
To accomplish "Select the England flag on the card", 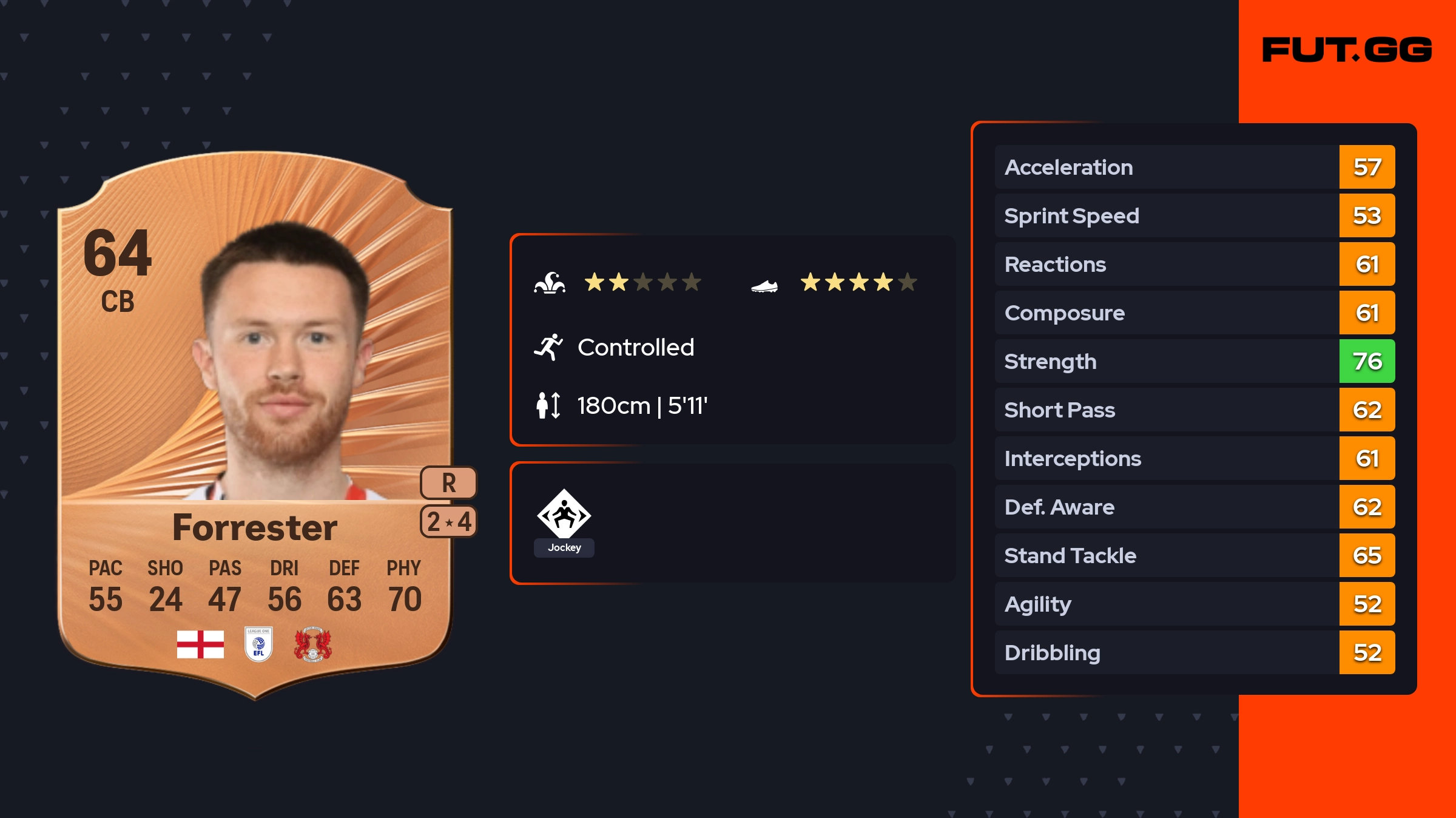I will (x=200, y=644).
